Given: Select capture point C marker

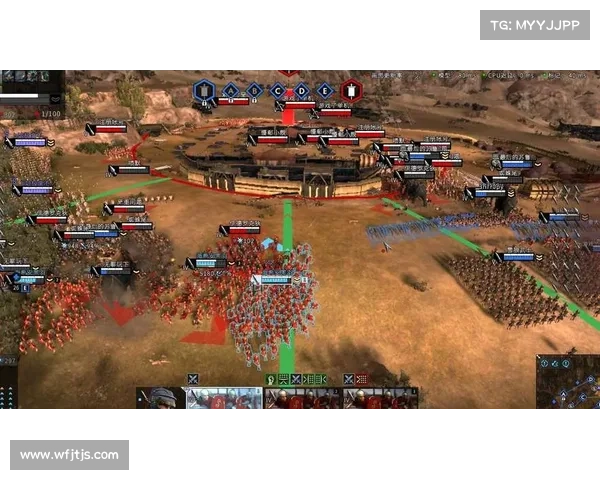Looking at the screenshot, I should tap(278, 91).
